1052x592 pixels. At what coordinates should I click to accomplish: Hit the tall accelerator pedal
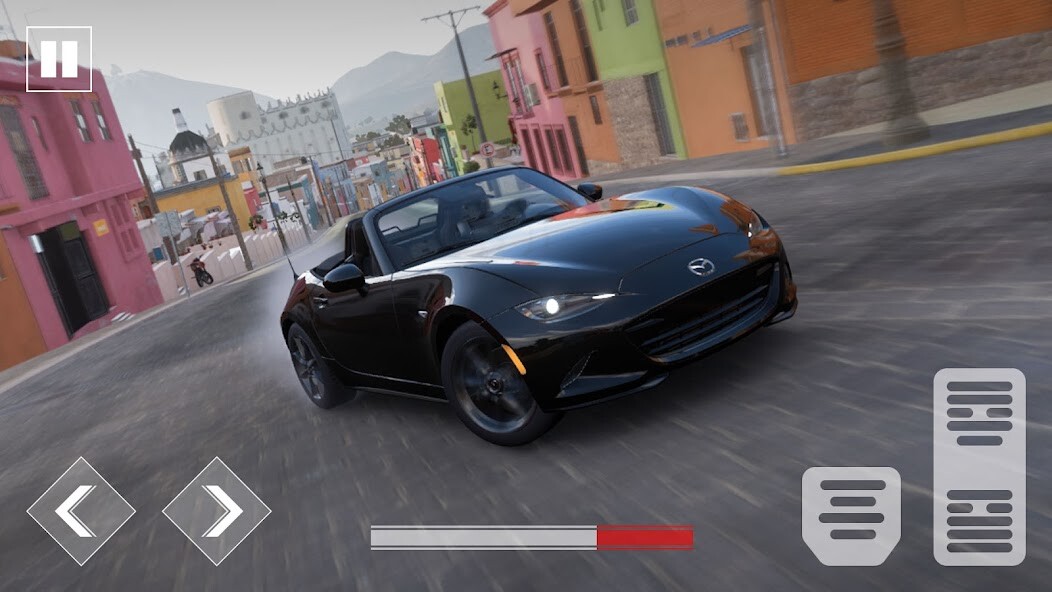point(979,466)
